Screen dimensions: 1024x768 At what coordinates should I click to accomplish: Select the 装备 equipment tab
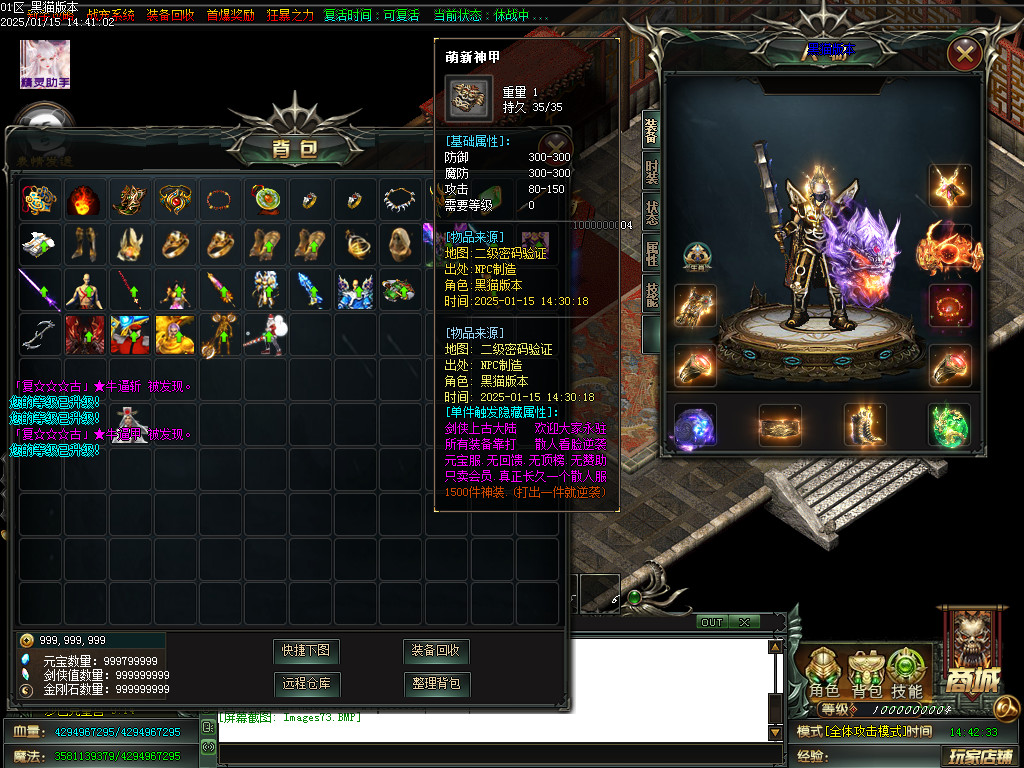[651, 130]
